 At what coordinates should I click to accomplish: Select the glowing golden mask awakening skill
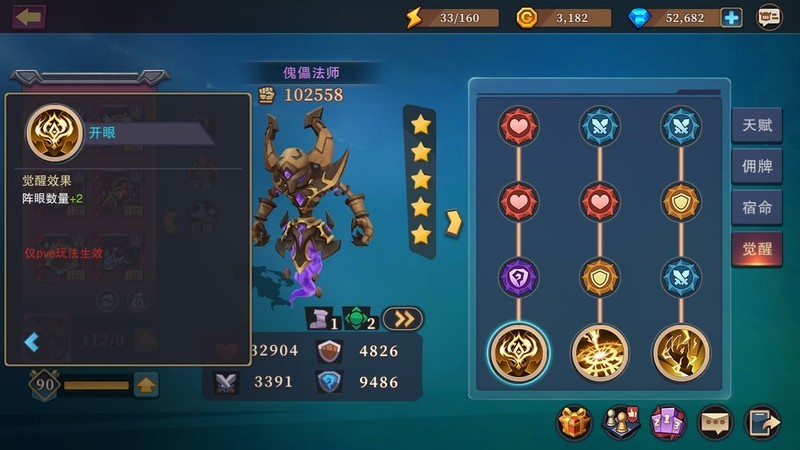point(519,352)
